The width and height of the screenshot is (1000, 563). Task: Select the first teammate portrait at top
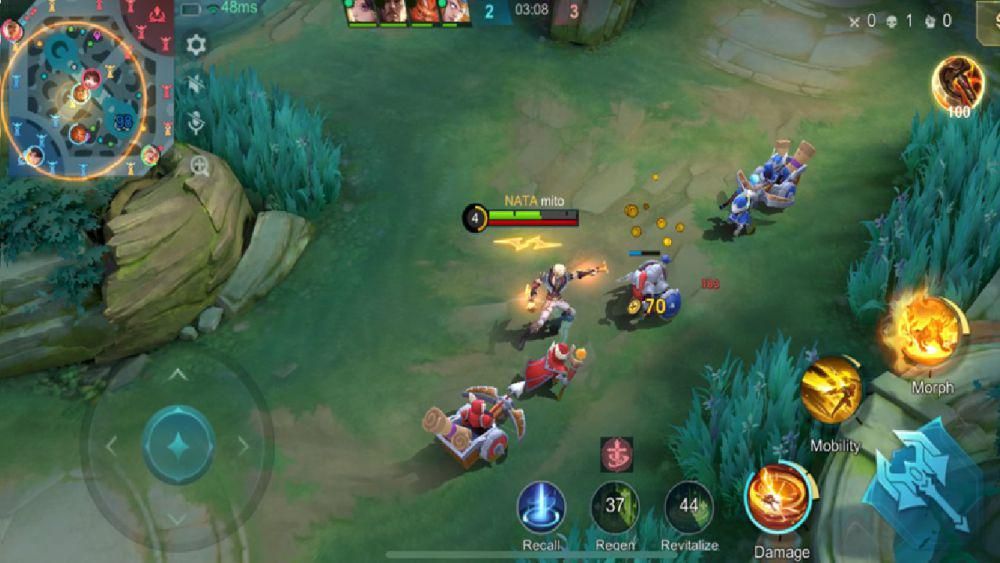tap(360, 11)
